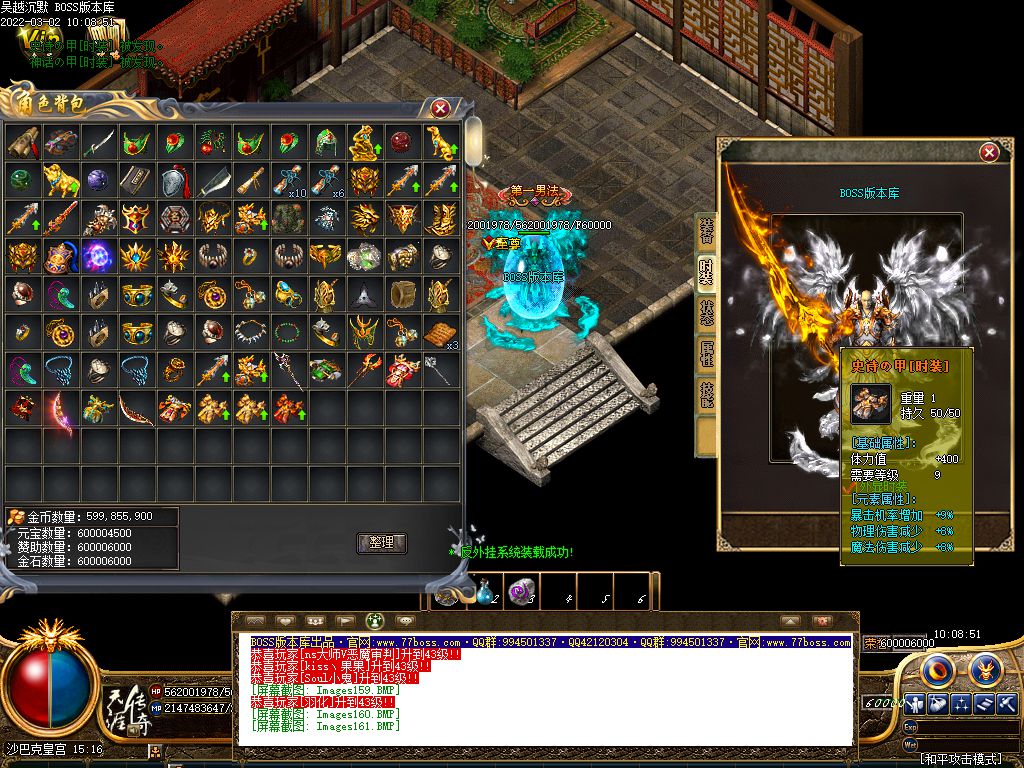Open the hammer icon menu button
The height and width of the screenshot is (768, 1024).
[1007, 704]
